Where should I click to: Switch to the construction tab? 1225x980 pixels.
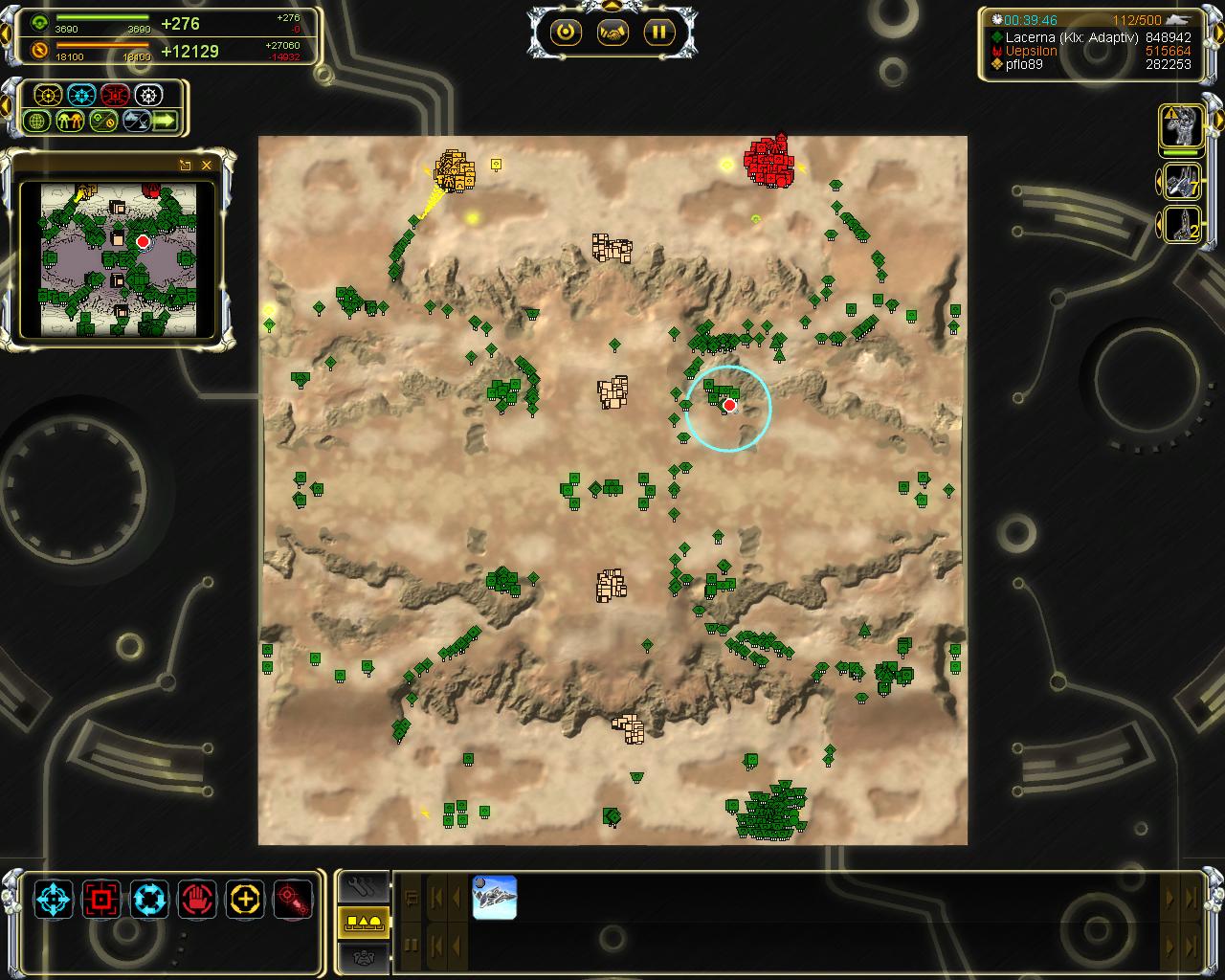pyautogui.click(x=364, y=885)
